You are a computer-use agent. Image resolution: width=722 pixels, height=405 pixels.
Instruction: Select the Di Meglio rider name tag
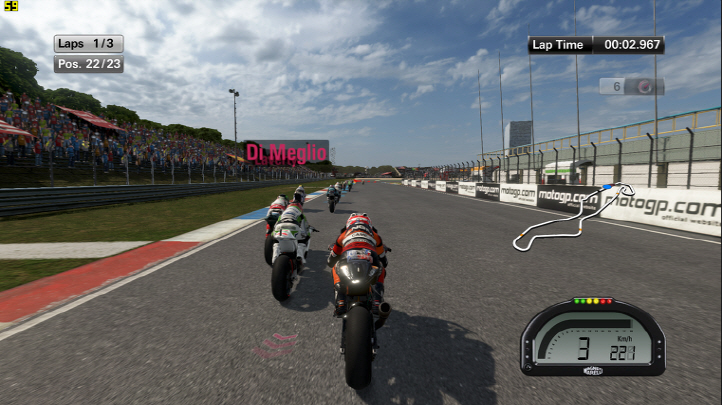click(287, 152)
